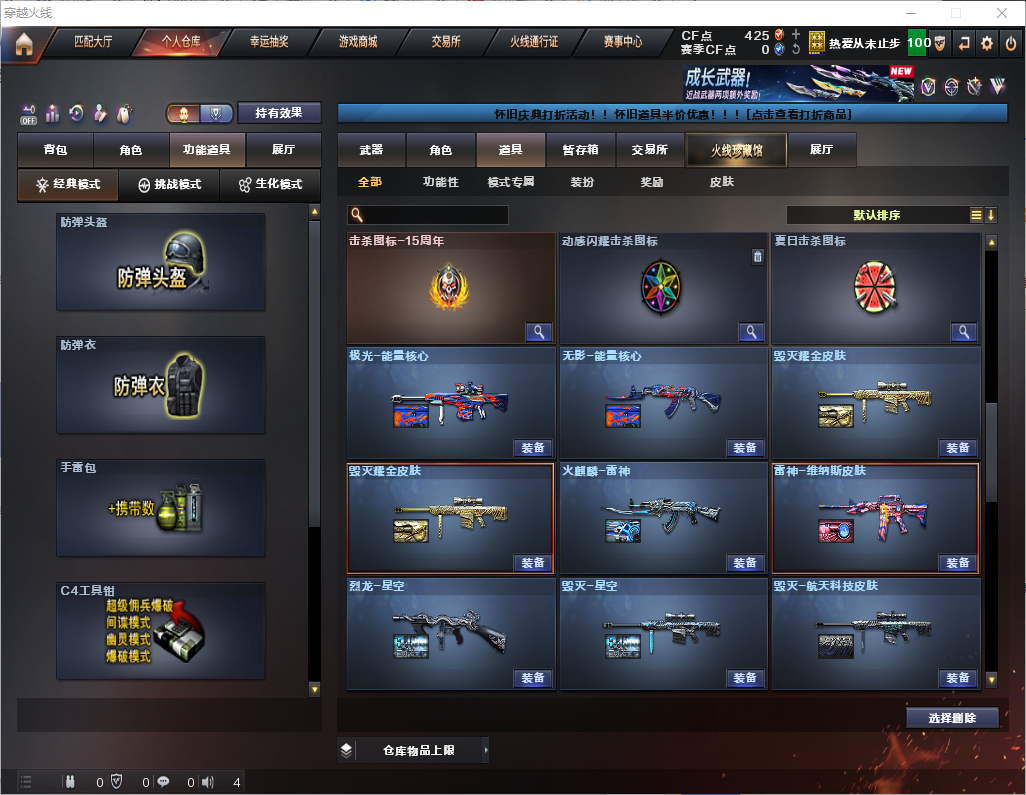Go to the 交易所 exchange in top bar
This screenshot has height=795, width=1026.
point(446,42)
